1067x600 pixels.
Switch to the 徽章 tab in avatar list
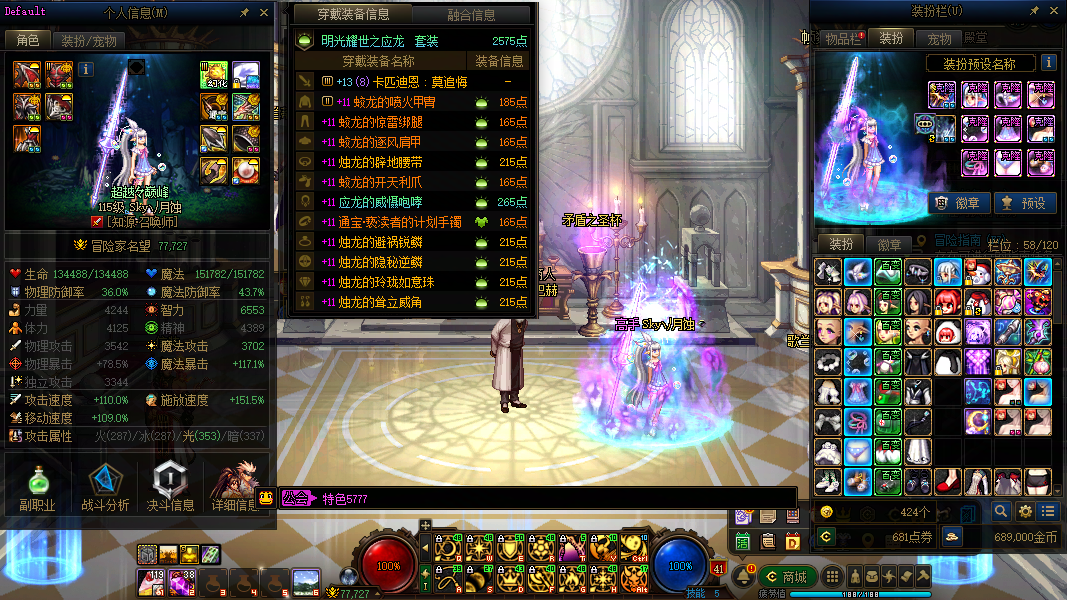point(890,244)
